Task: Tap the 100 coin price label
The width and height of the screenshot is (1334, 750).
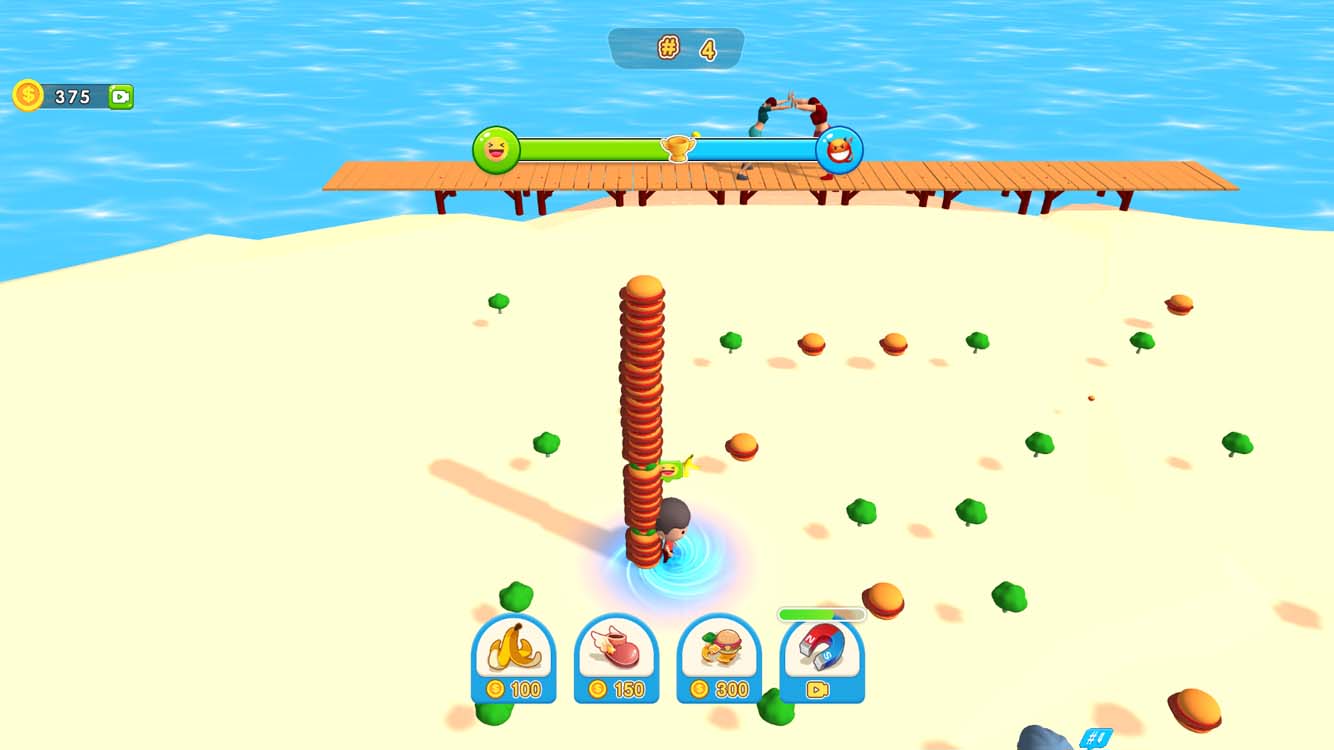Action: 513,689
